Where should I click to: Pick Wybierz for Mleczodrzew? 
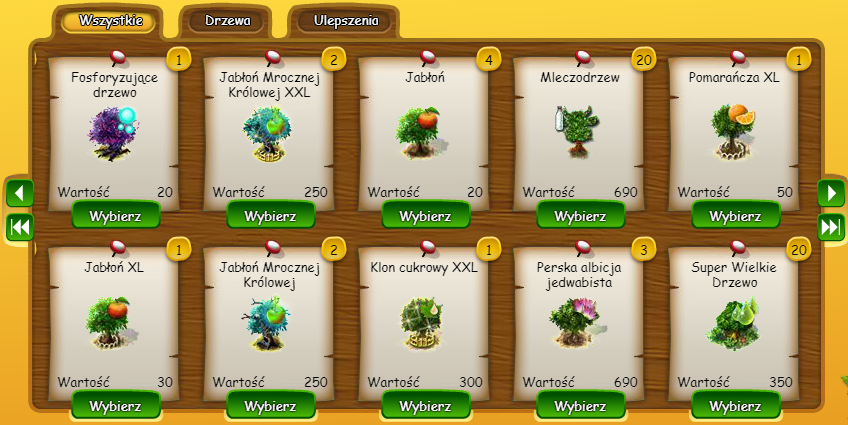tap(581, 215)
